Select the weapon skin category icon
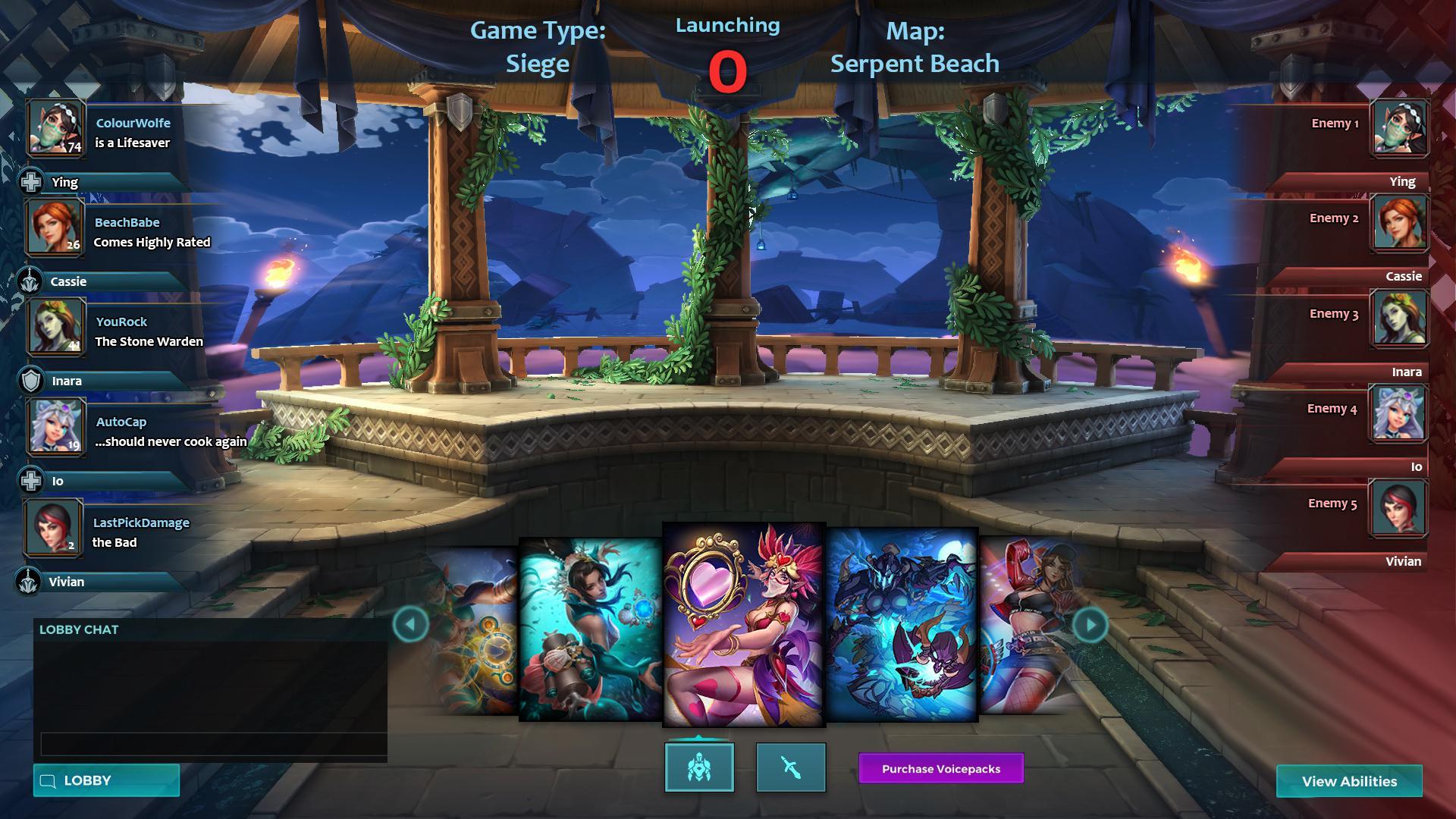Screen dimensions: 1456x819 (x=790, y=767)
